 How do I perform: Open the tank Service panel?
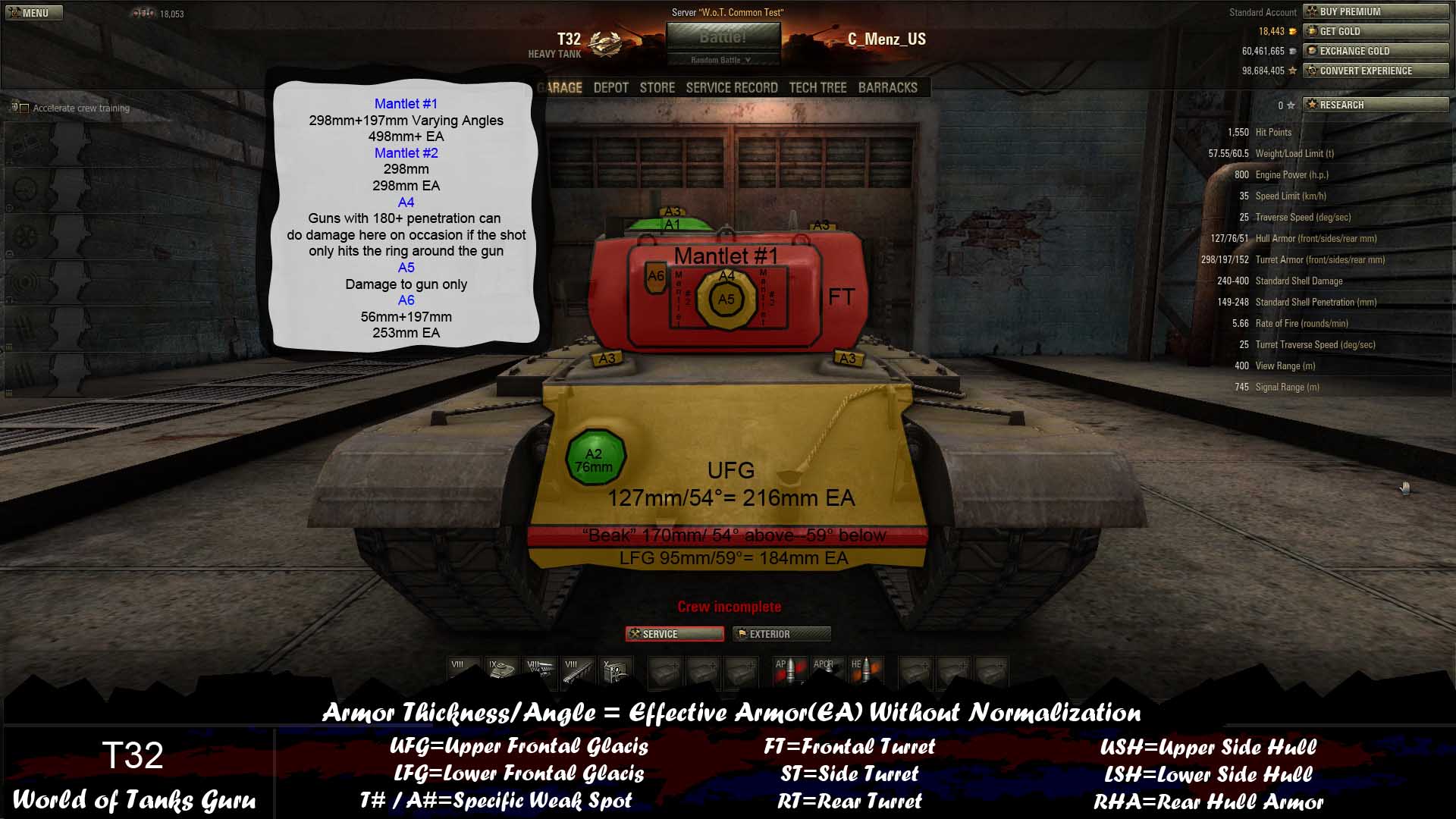click(674, 634)
